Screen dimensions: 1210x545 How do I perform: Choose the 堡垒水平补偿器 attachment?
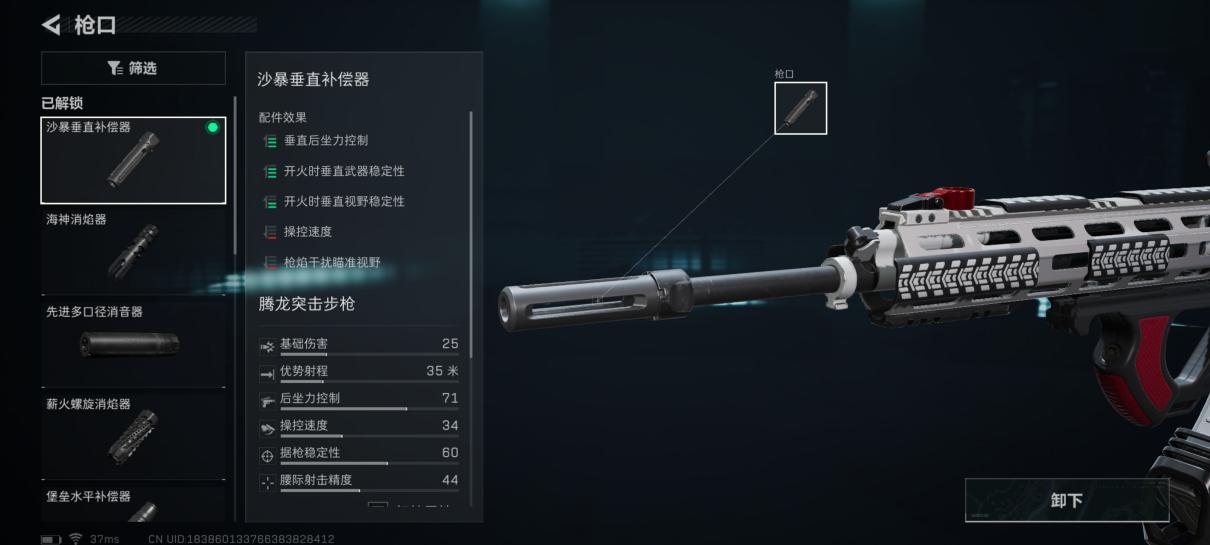click(133, 505)
